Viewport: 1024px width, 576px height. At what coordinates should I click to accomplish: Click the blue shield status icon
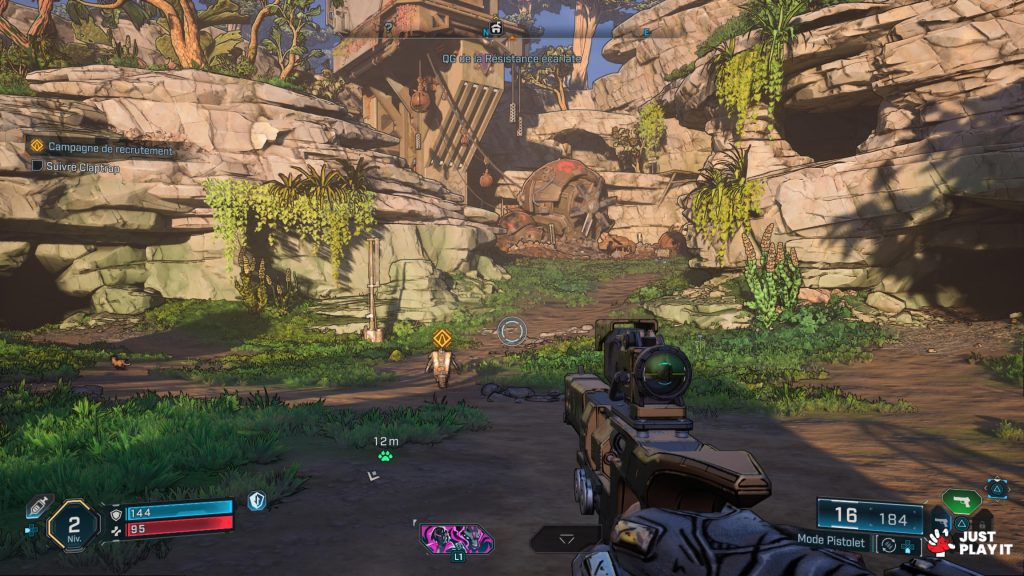pyautogui.click(x=257, y=501)
